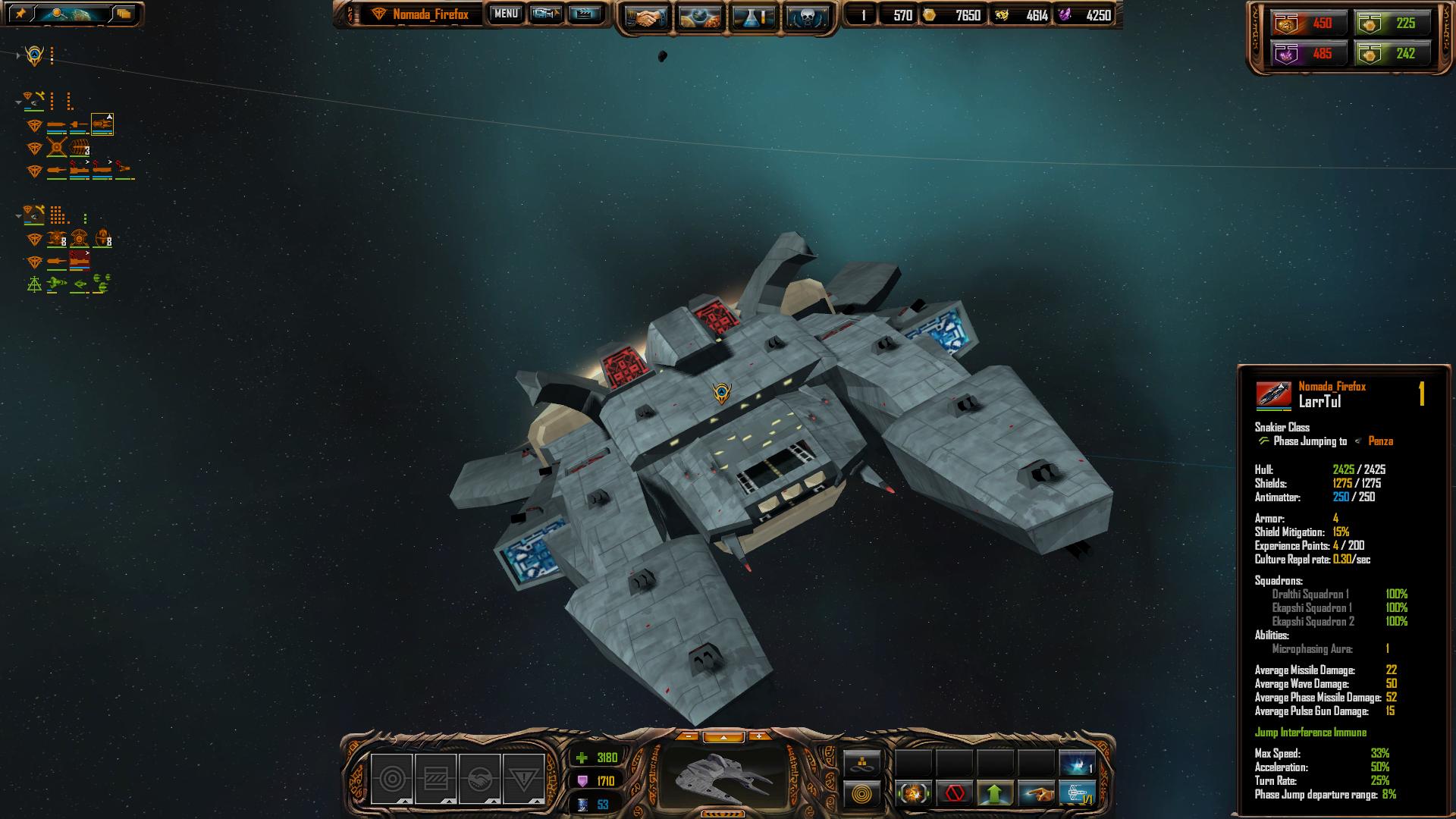Open the planets and empire overview
The height and width of the screenshot is (819, 1456).
699,17
